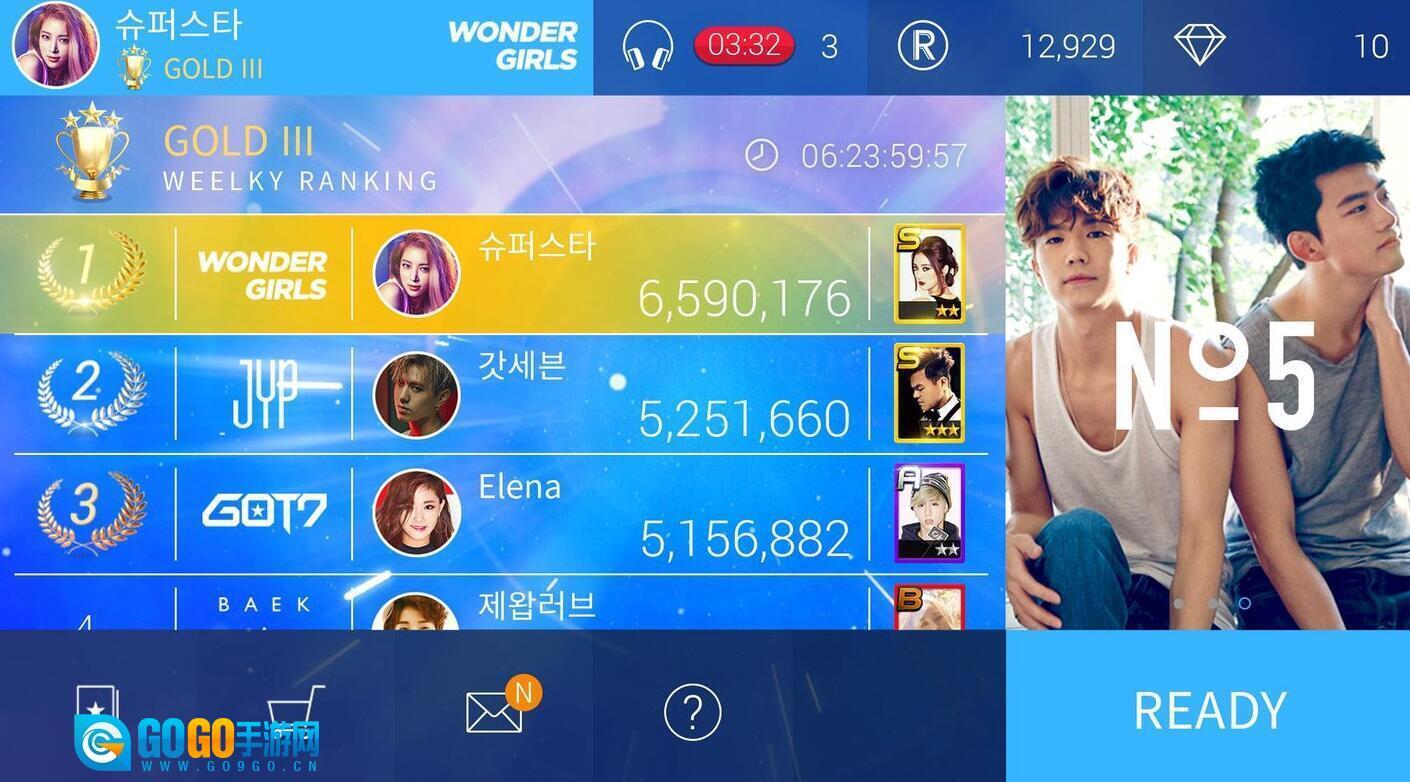Viewport: 1410px width, 782px height.
Task: Open the mailbox envelope icon
Action: 494,712
